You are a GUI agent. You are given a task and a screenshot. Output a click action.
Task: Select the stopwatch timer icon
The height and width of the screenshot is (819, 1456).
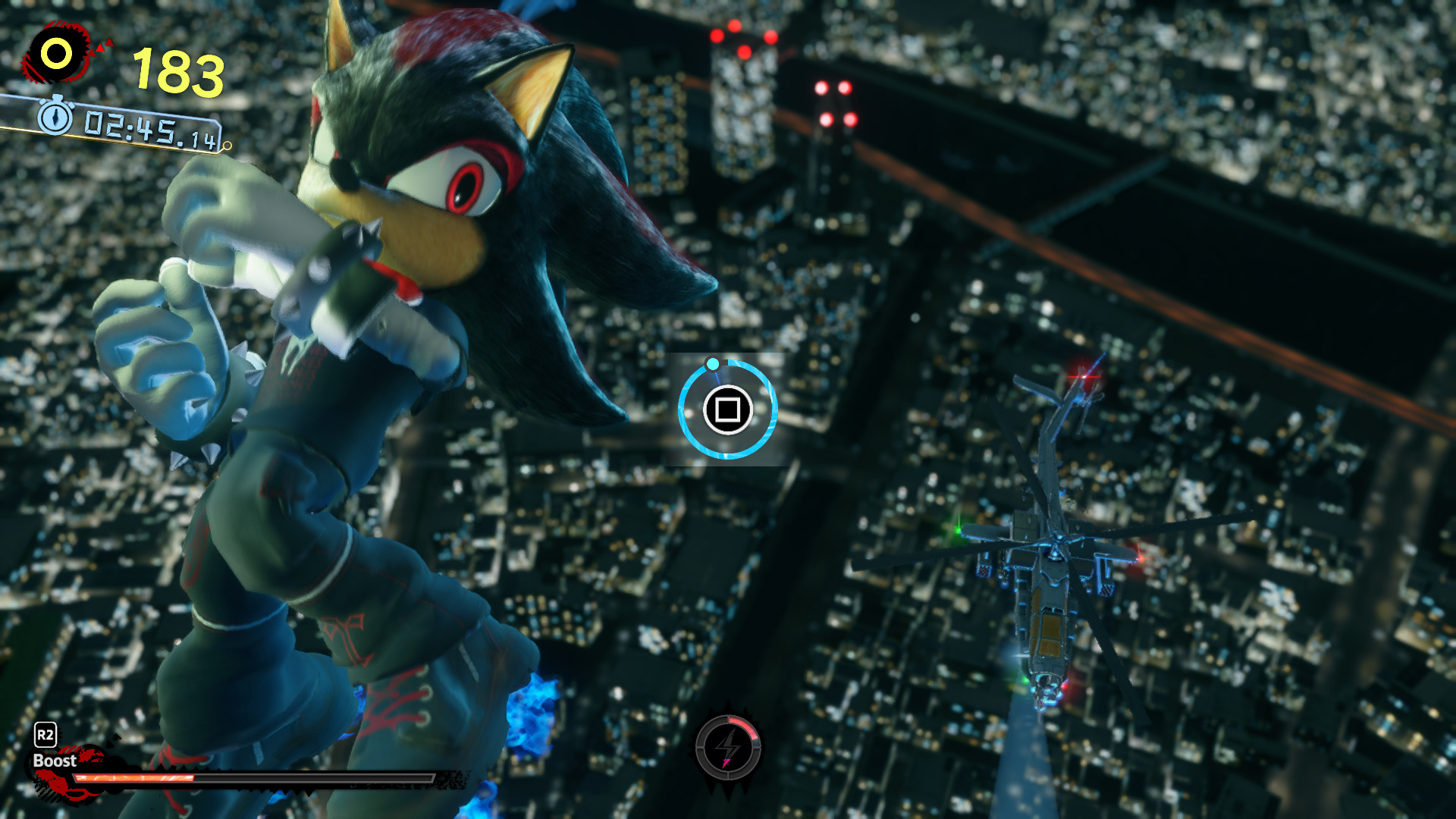click(55, 118)
